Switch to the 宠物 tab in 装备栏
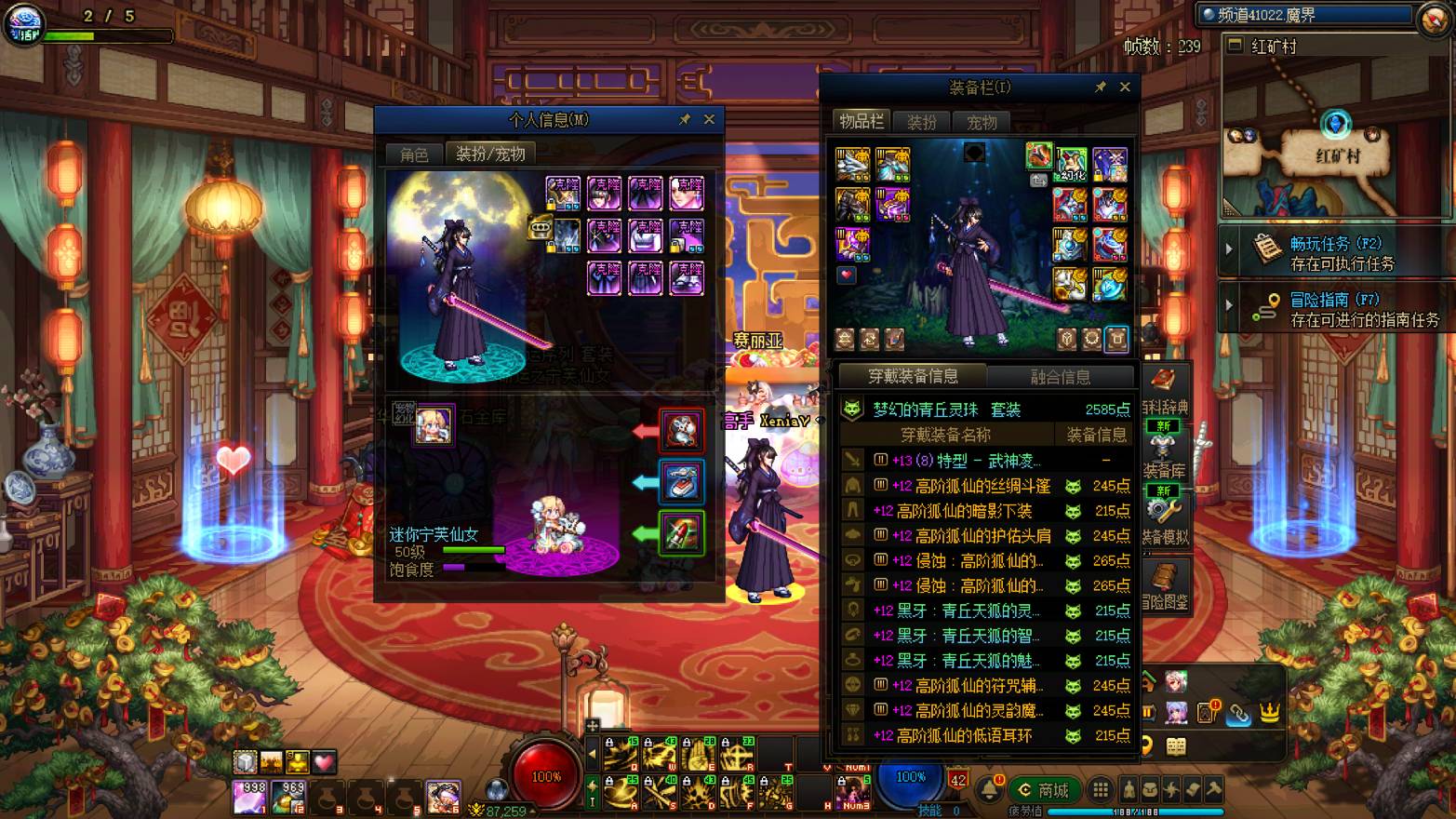This screenshot has height=819, width=1456. tap(982, 122)
